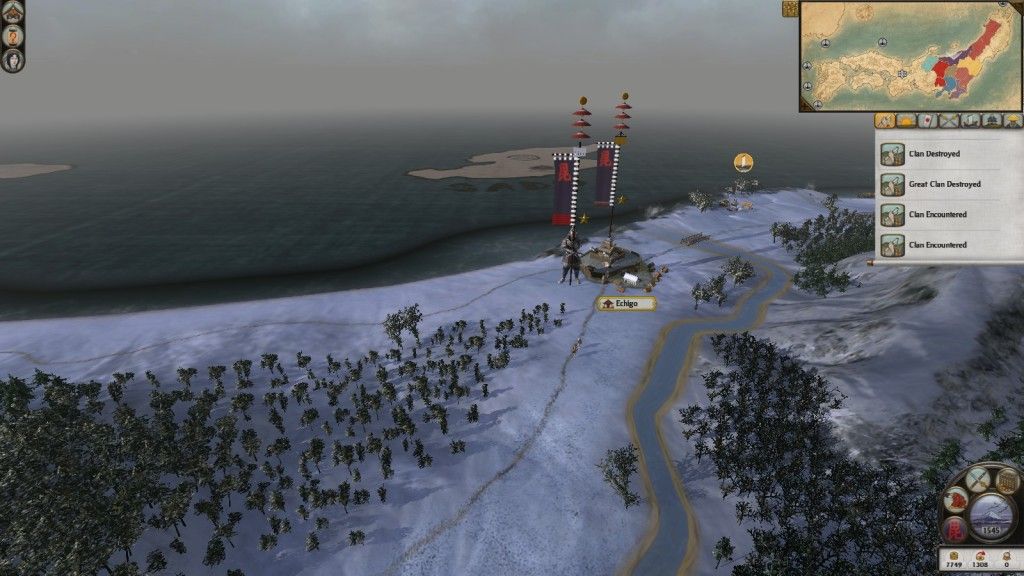Select the straw hat events tab

tap(1012, 121)
